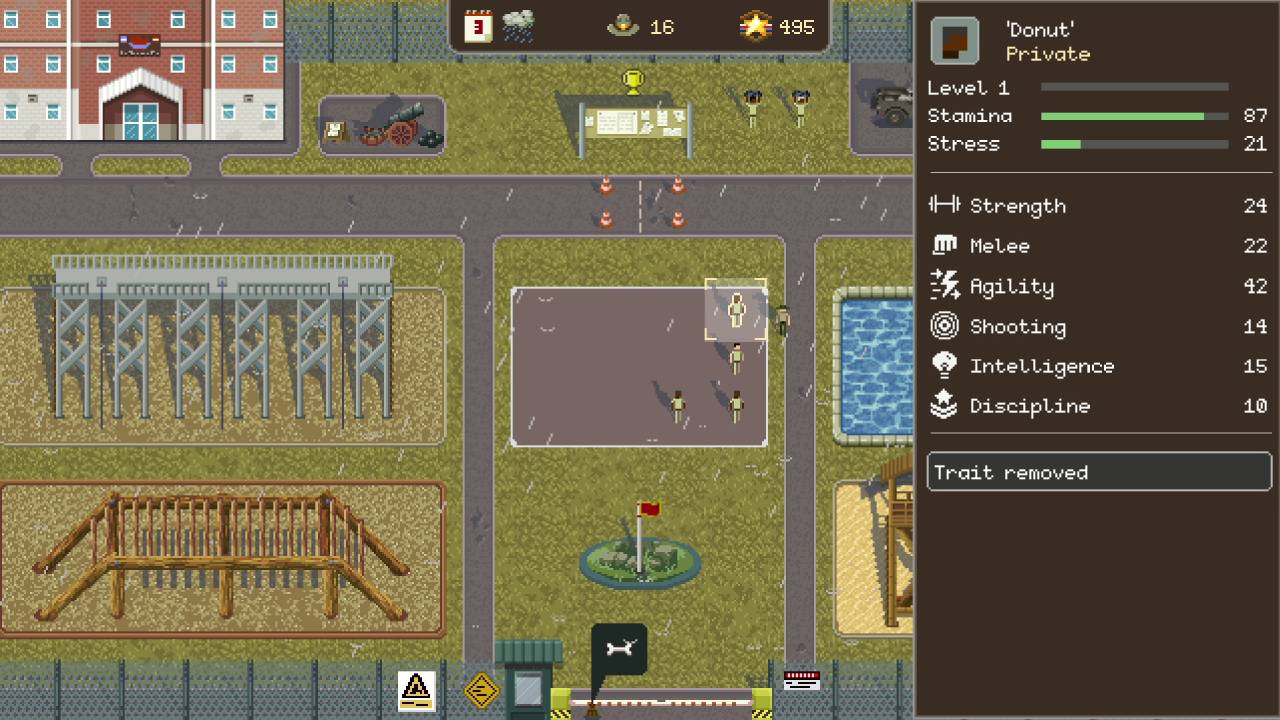Select the Agility lightning bolt icon
Screen dimensions: 1280x720
click(x=944, y=286)
